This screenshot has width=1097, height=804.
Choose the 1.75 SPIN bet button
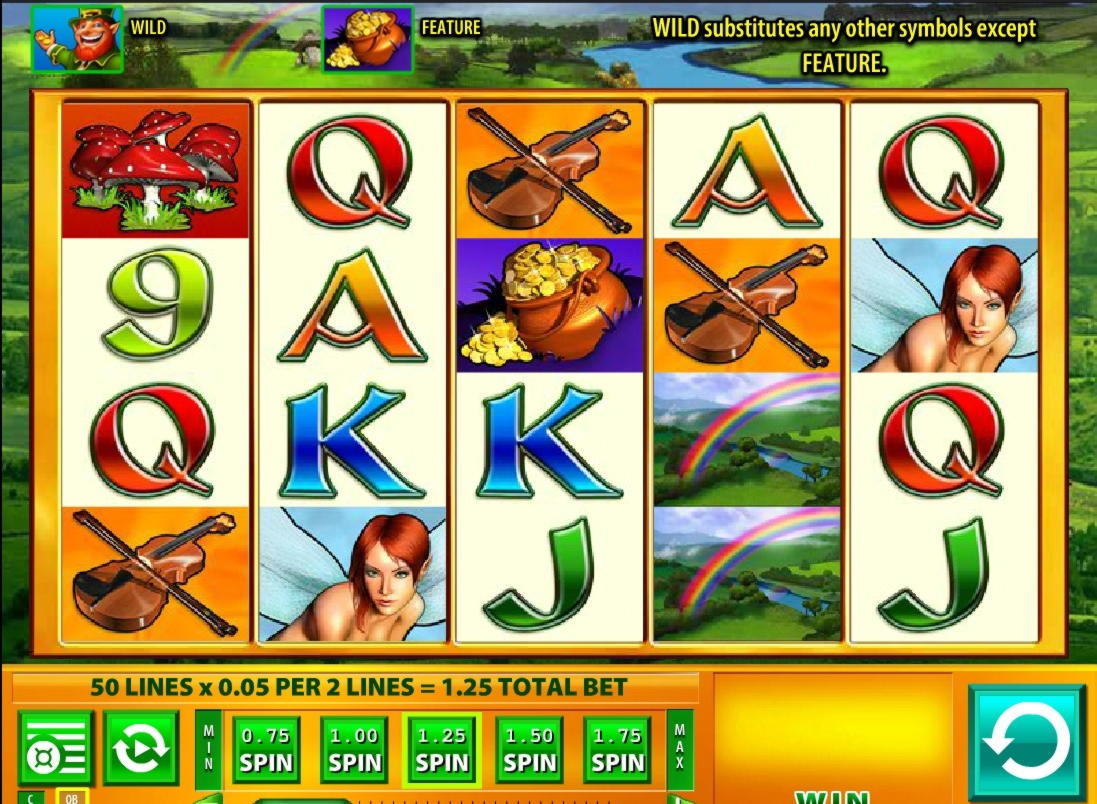(x=617, y=750)
